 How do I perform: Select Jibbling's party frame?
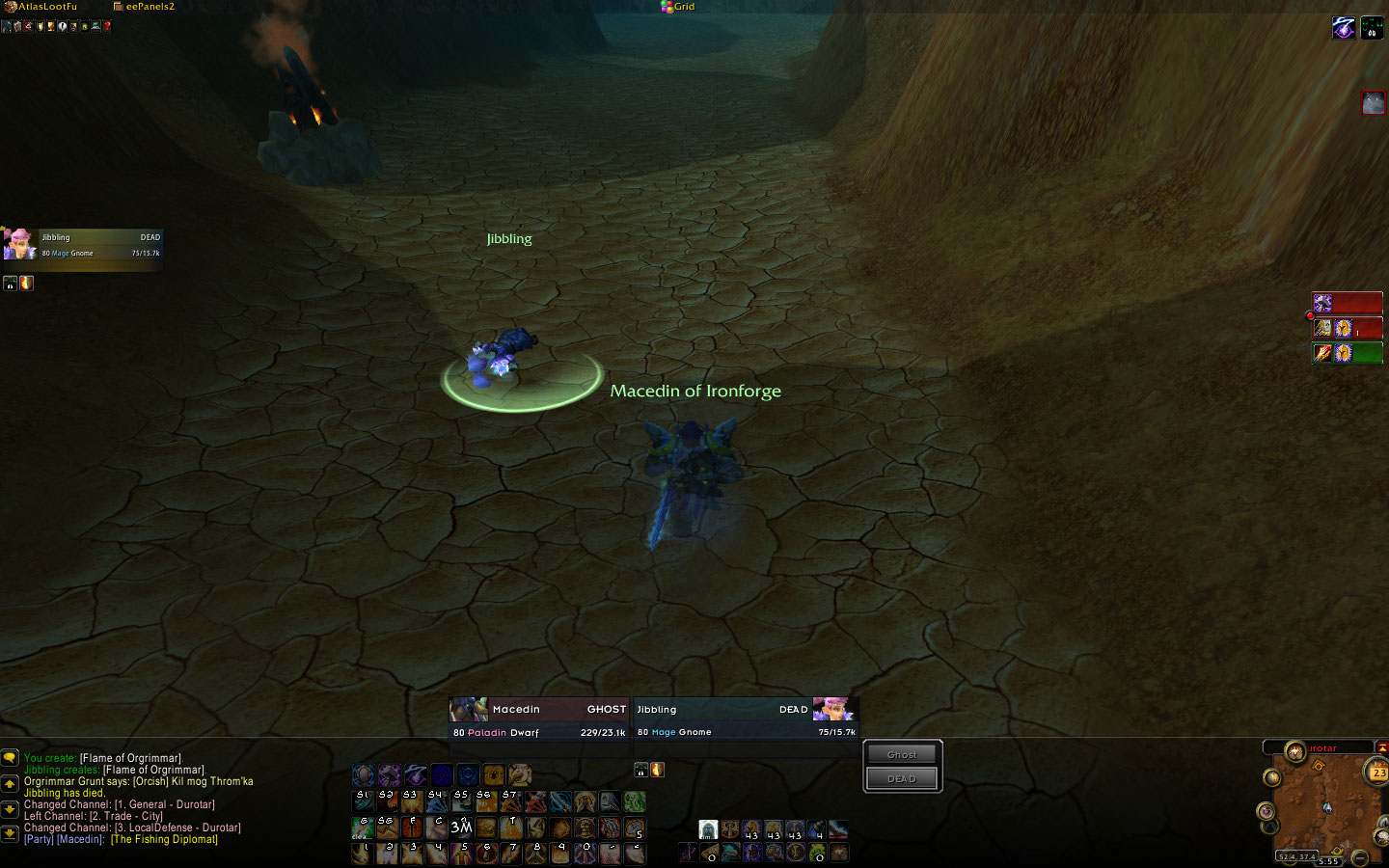pyautogui.click(x=83, y=245)
